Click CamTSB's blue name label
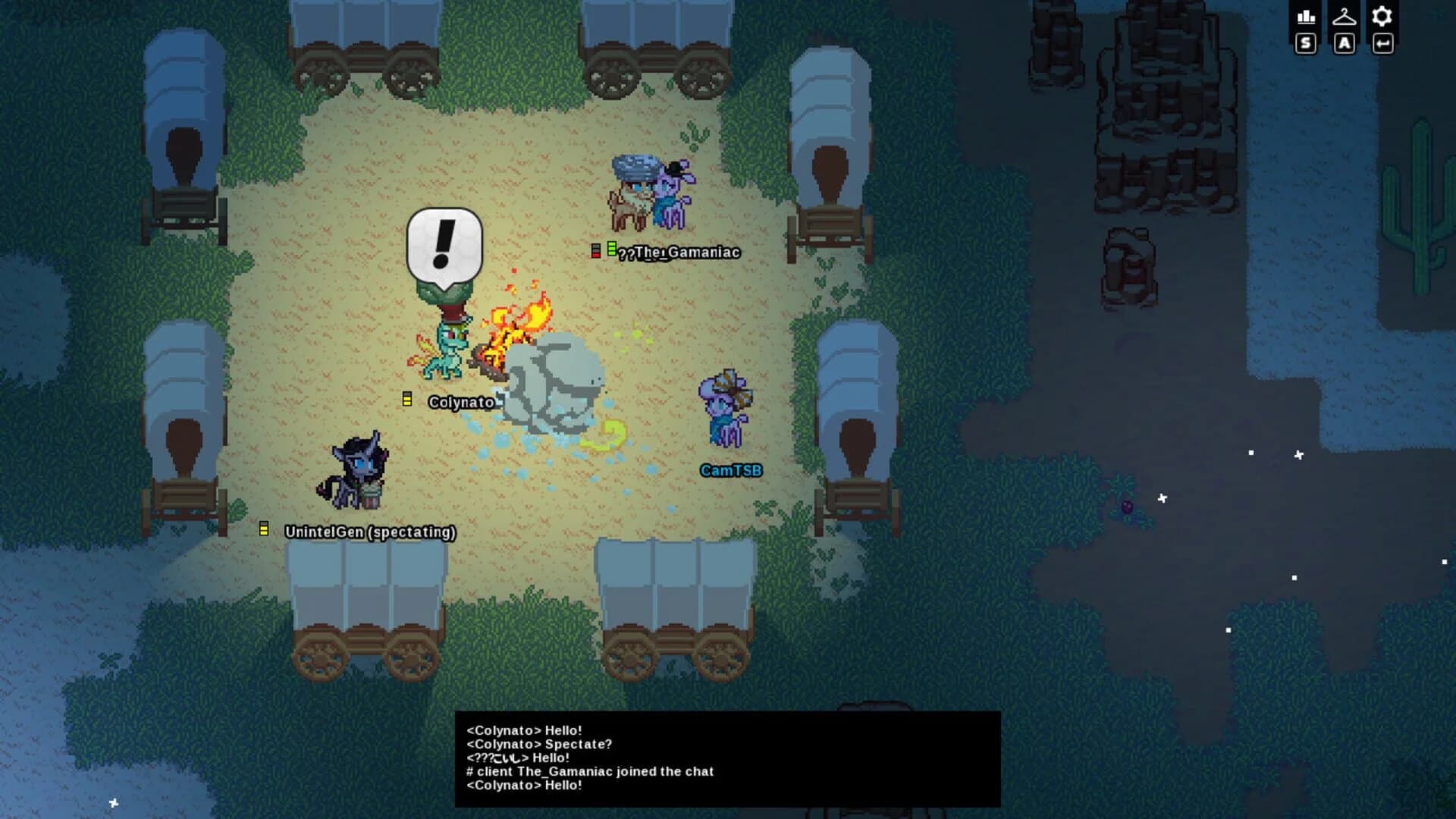The height and width of the screenshot is (819, 1456). (730, 470)
